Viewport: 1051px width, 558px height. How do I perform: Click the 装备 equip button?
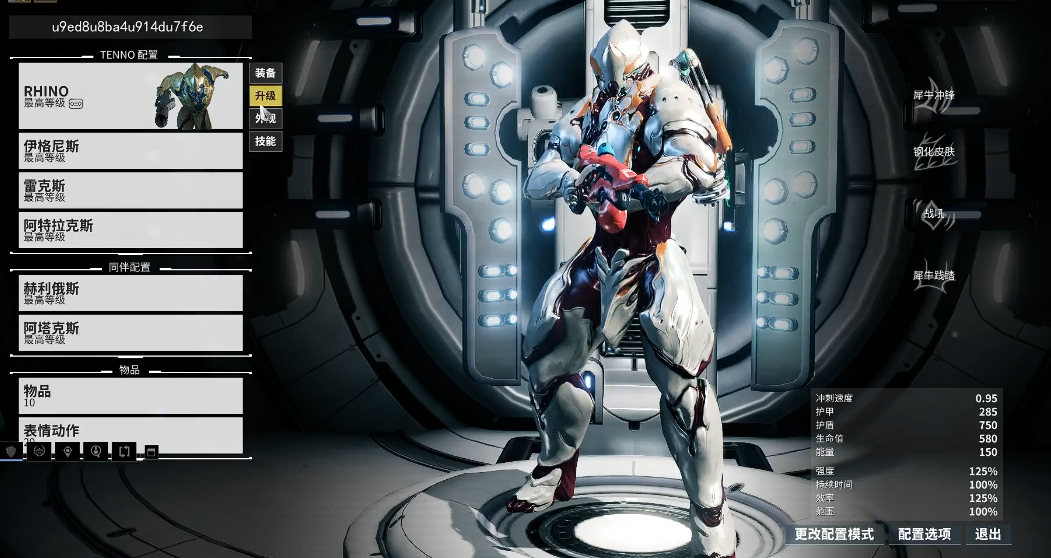coord(265,73)
